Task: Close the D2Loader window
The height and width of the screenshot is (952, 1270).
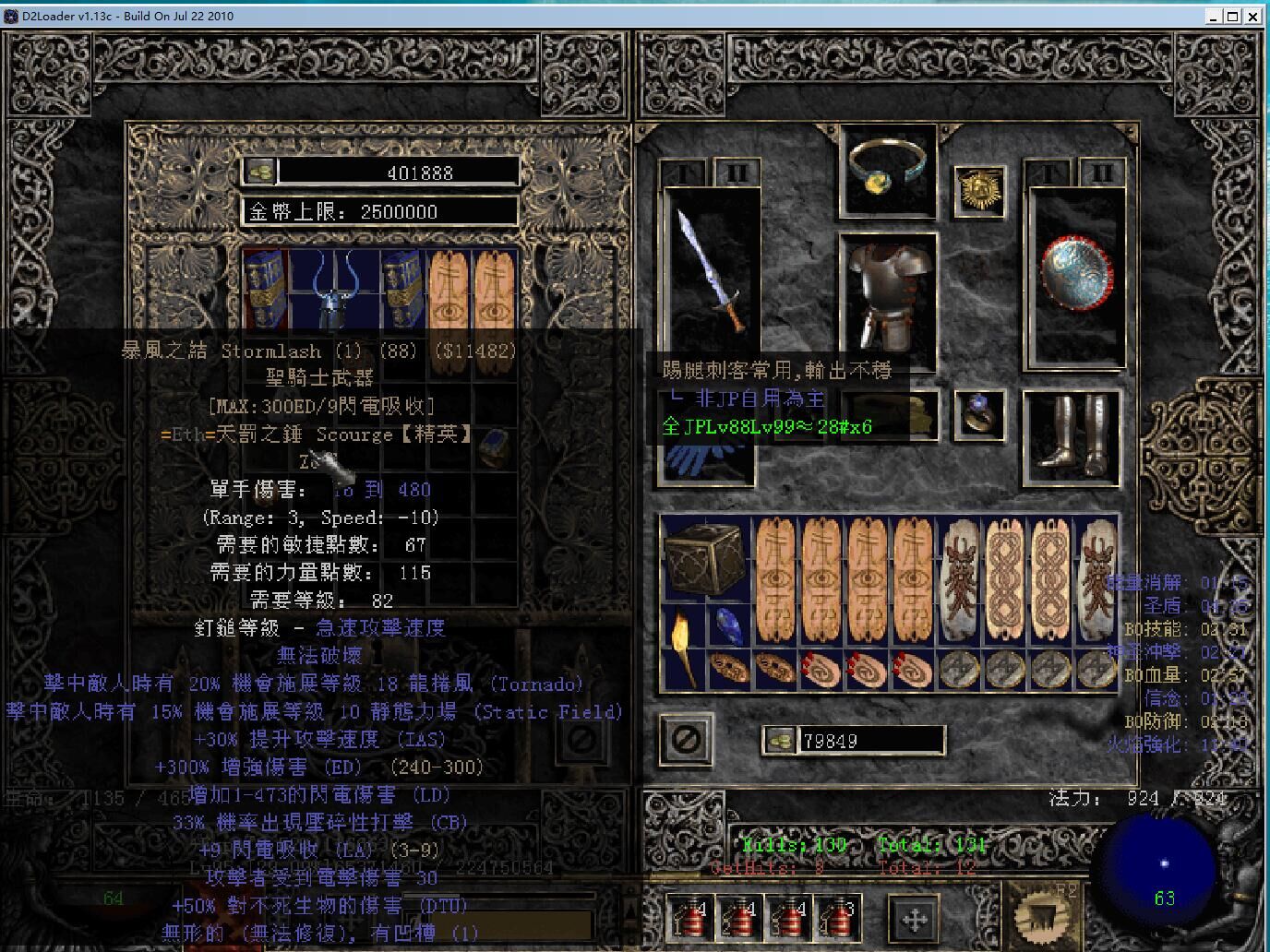Action: pyautogui.click(x=1252, y=16)
